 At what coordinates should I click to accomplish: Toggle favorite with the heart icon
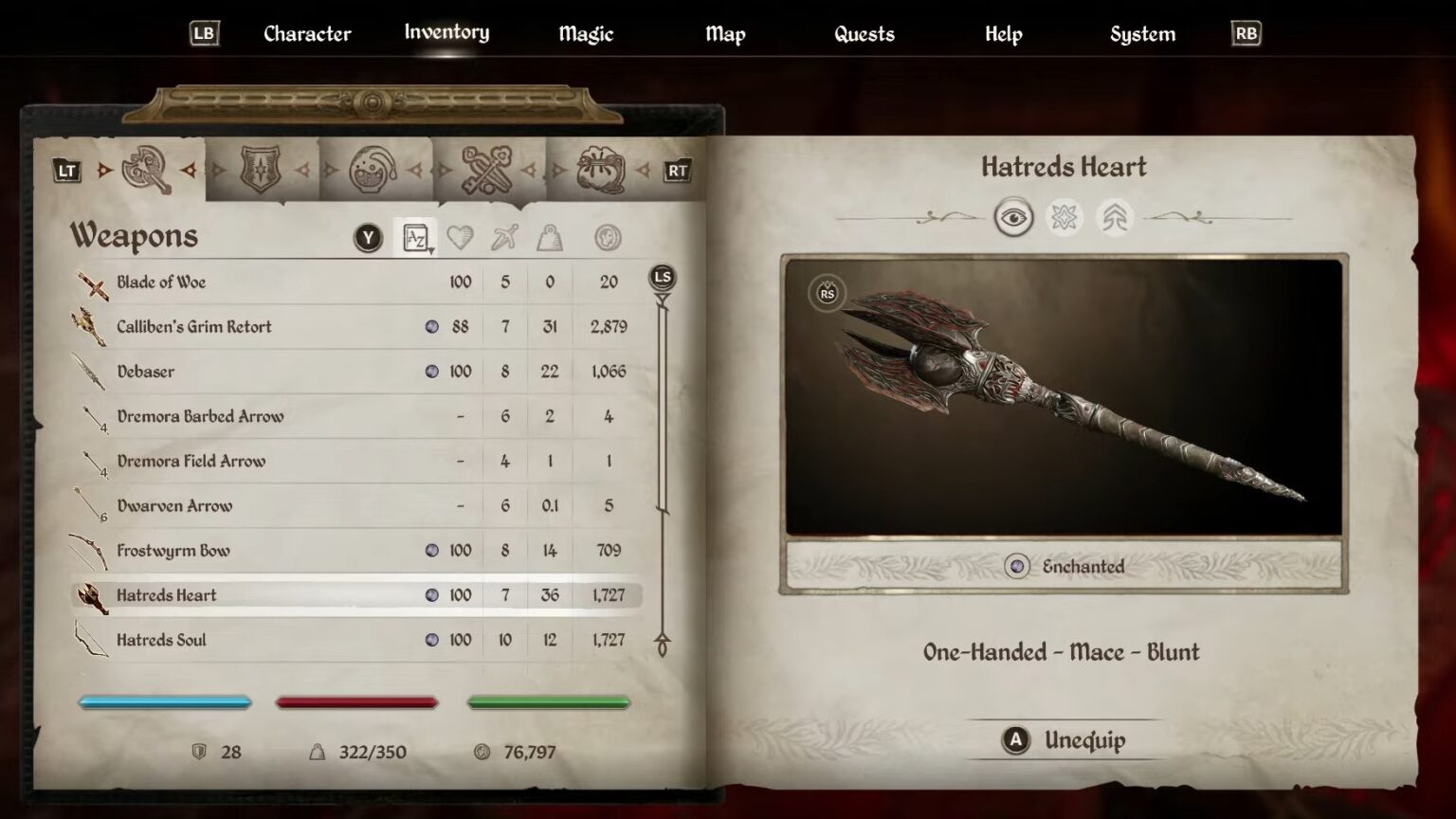point(461,238)
